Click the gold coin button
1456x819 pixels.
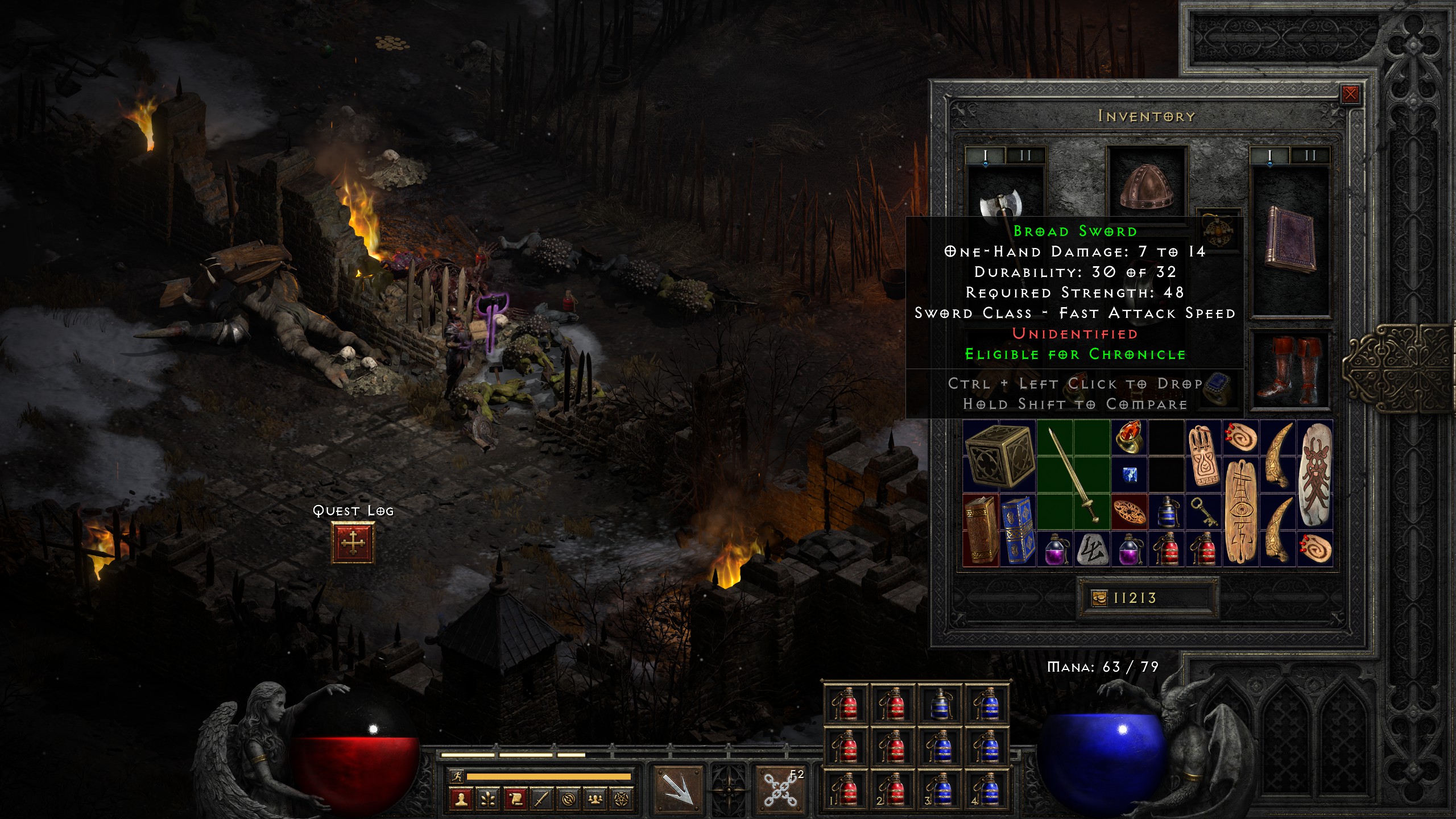pos(1099,598)
